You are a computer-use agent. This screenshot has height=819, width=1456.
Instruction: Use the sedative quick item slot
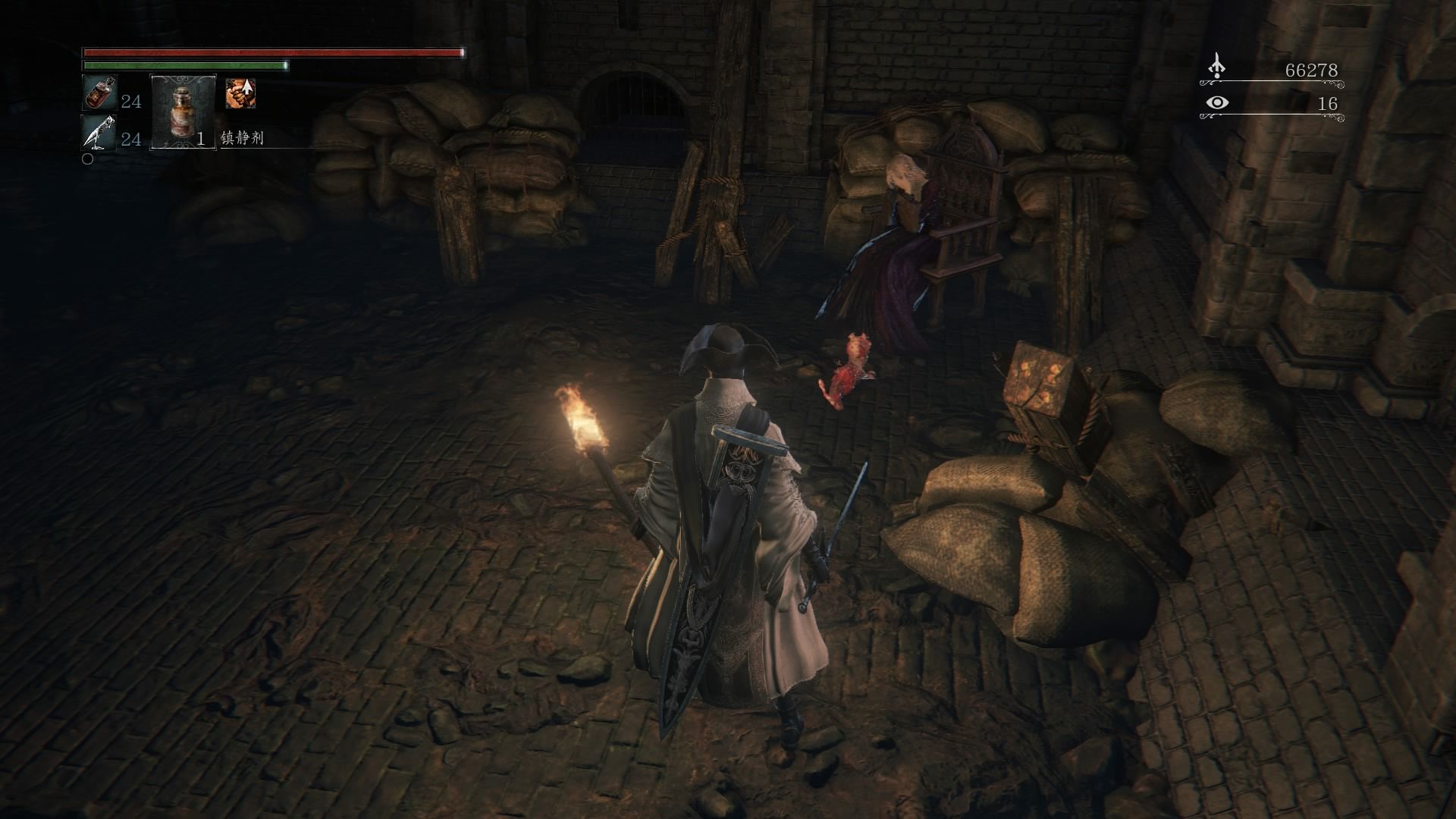click(183, 111)
